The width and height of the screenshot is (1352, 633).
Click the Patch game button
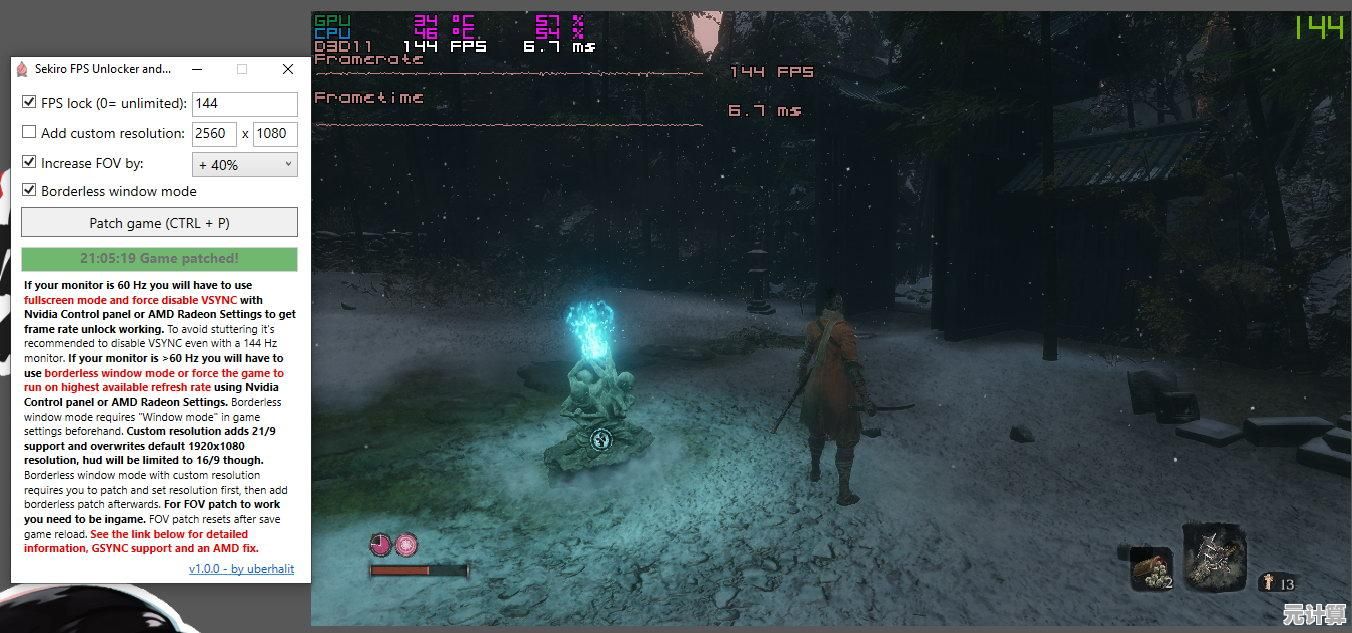159,223
